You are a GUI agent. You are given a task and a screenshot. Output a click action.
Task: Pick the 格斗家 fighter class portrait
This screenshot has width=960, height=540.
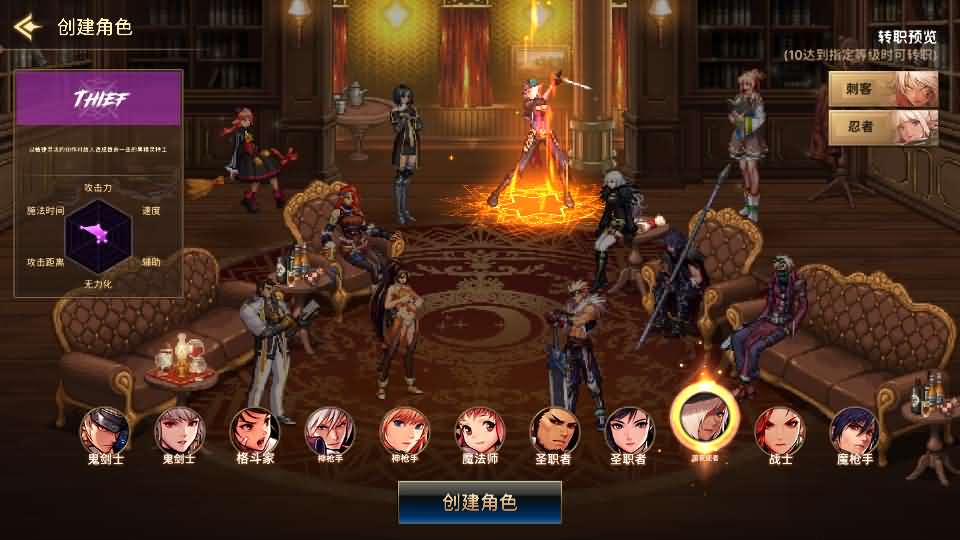(x=254, y=431)
